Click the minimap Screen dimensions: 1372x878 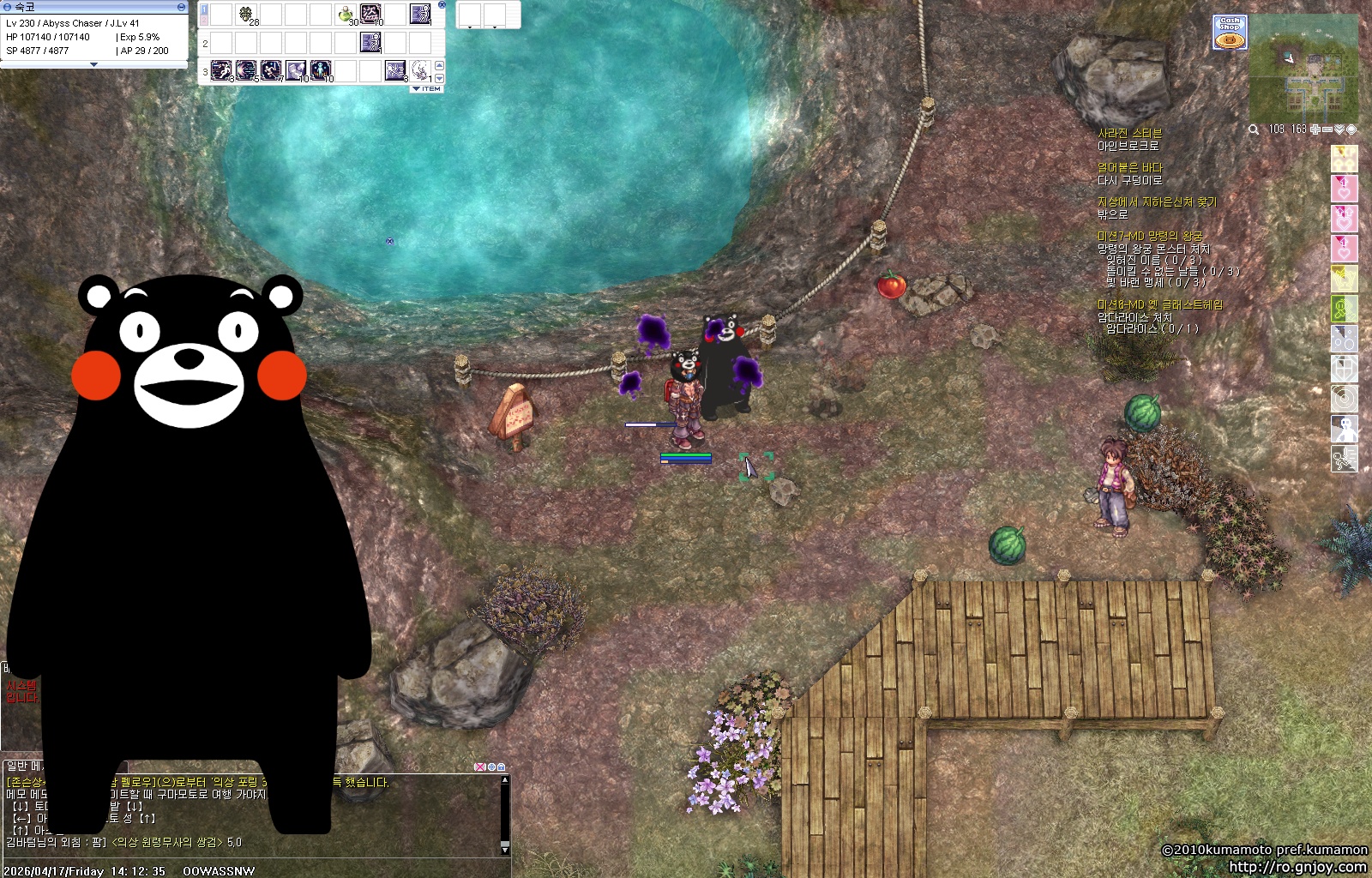pos(1303,69)
